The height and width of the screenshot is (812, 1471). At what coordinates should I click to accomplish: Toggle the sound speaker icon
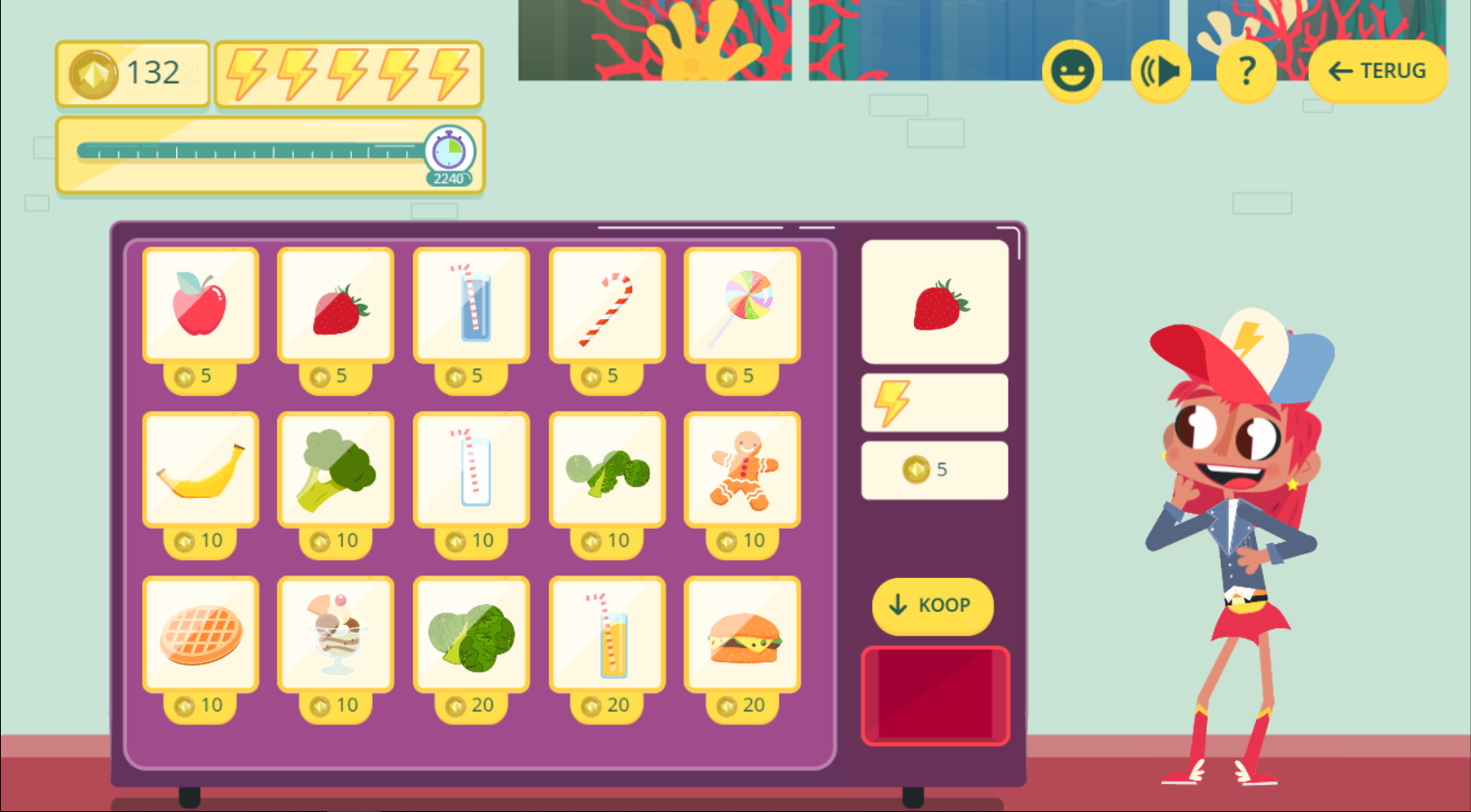point(1160,72)
